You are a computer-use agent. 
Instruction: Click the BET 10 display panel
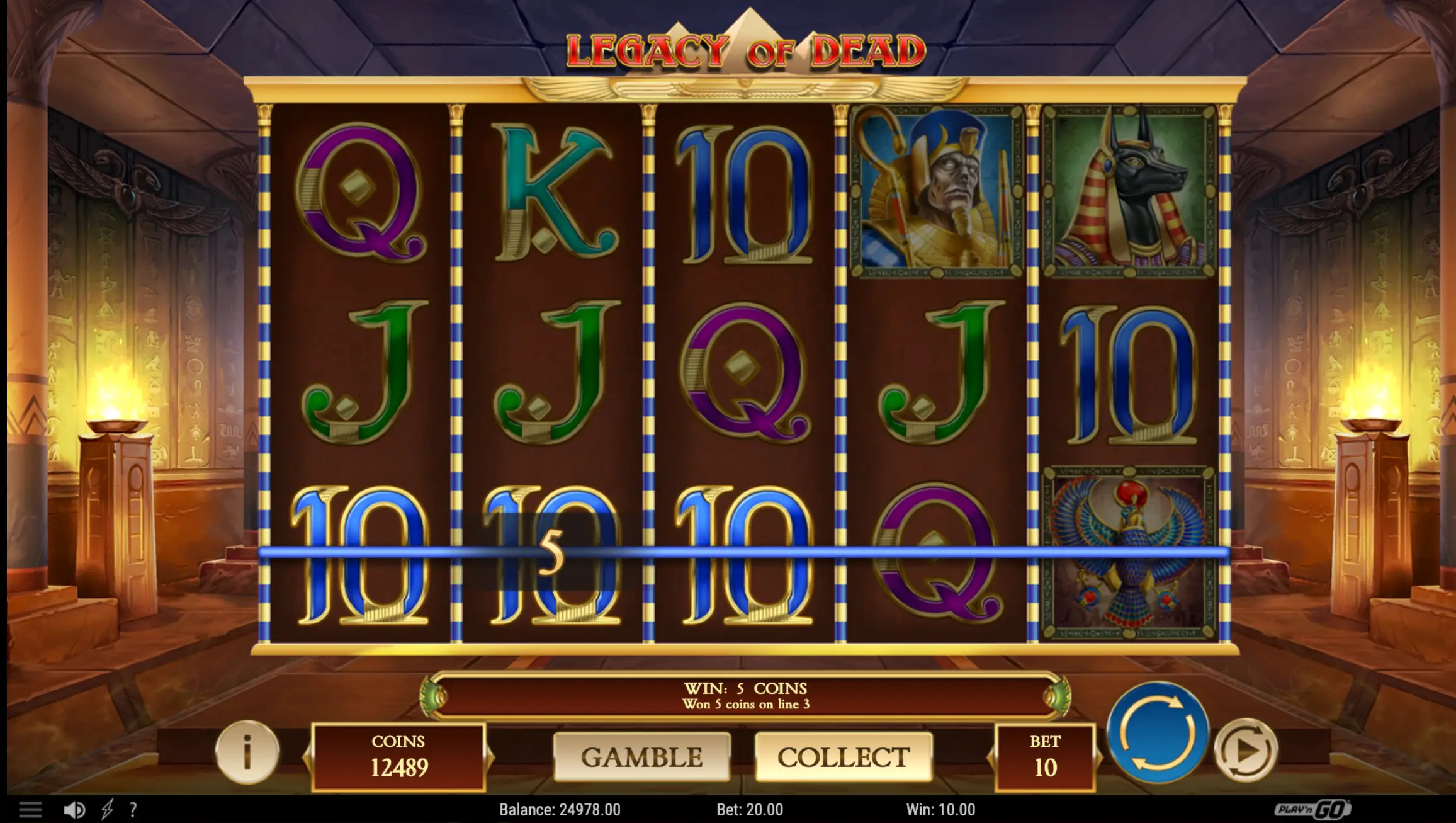1047,758
